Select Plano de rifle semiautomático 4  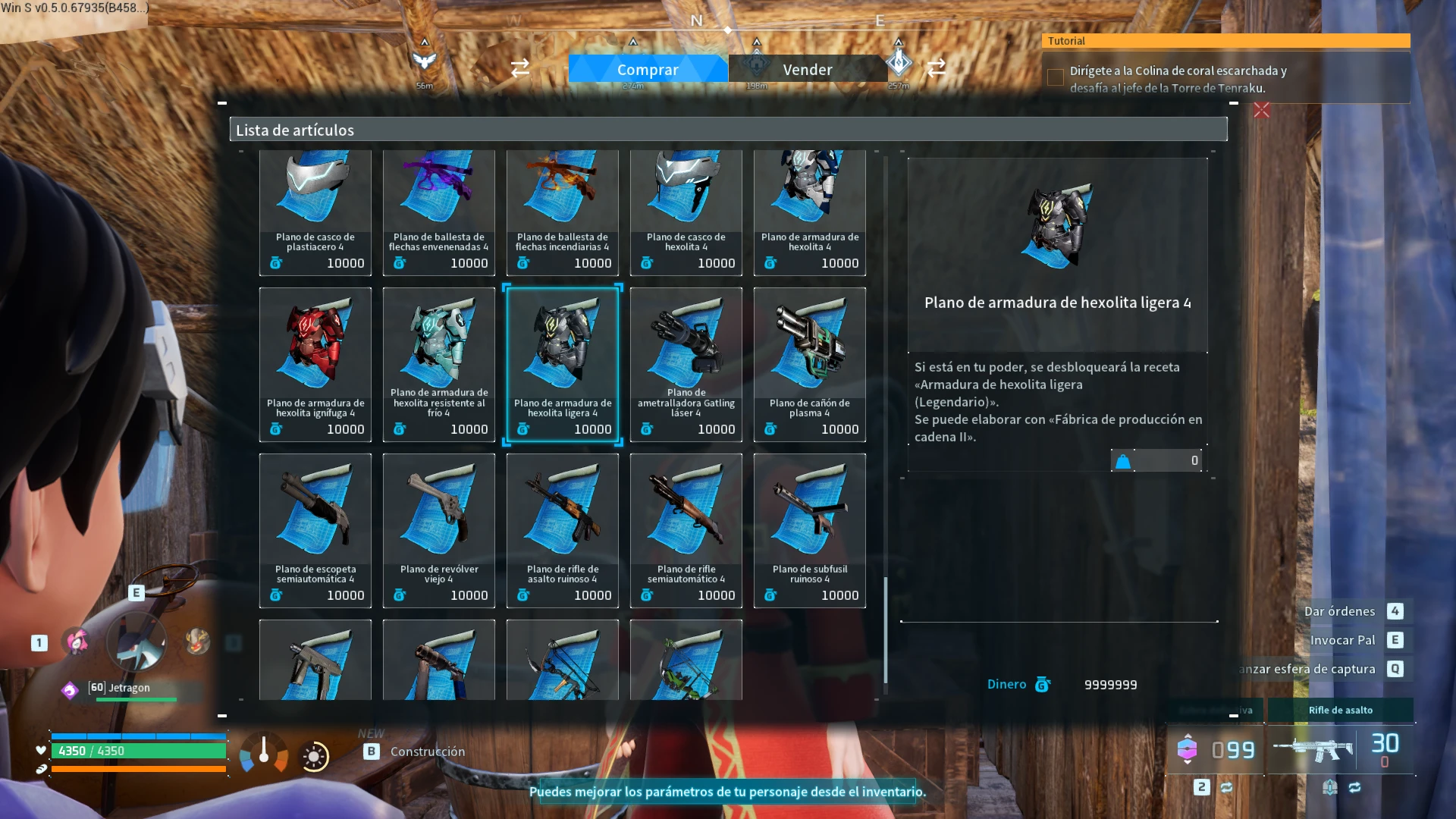click(x=686, y=530)
